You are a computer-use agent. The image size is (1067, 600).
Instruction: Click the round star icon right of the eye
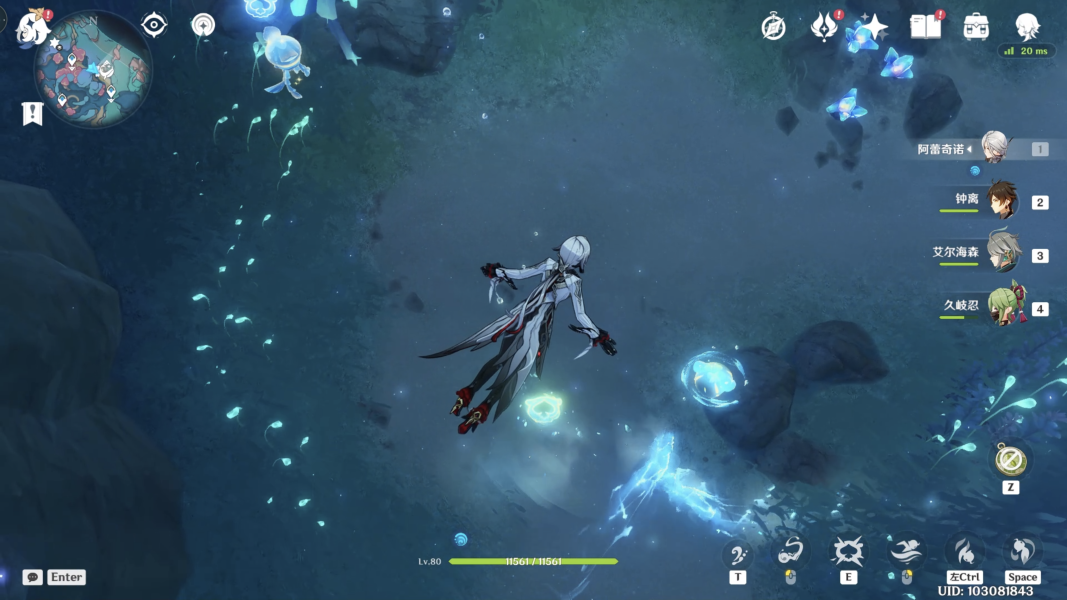[203, 25]
